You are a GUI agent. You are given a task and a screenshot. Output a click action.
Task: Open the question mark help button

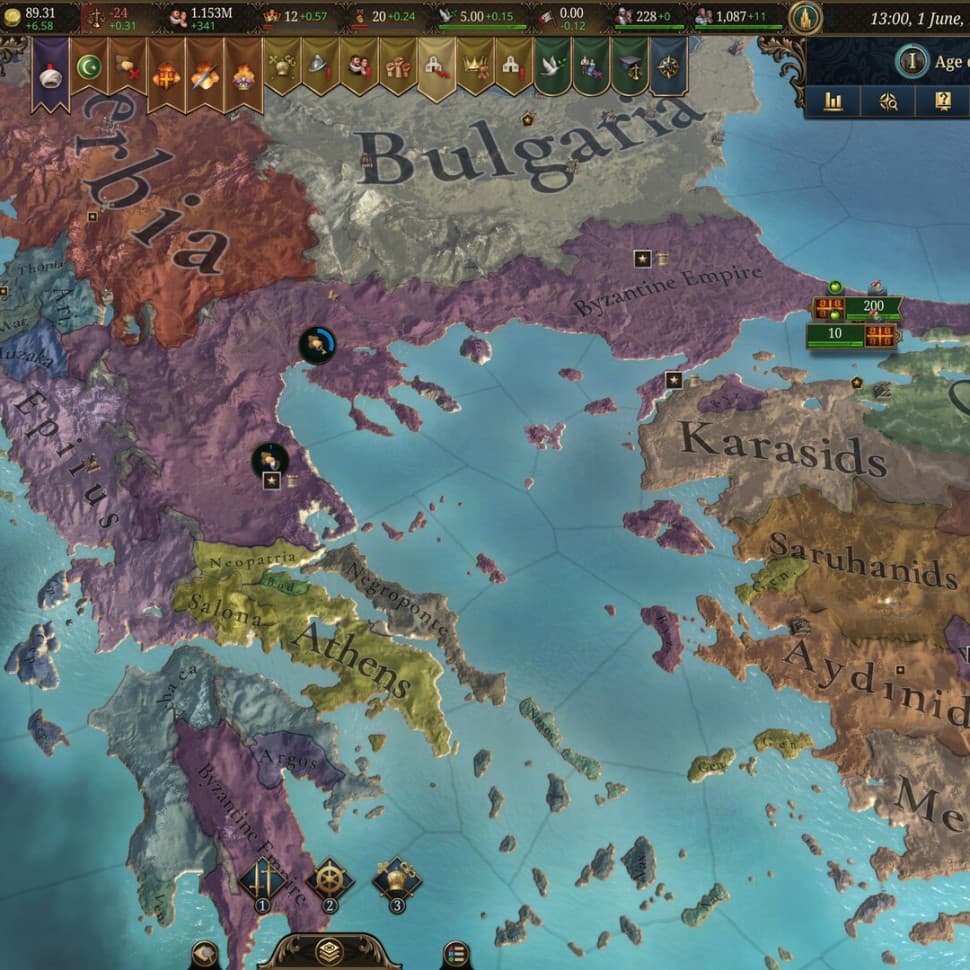click(x=942, y=101)
